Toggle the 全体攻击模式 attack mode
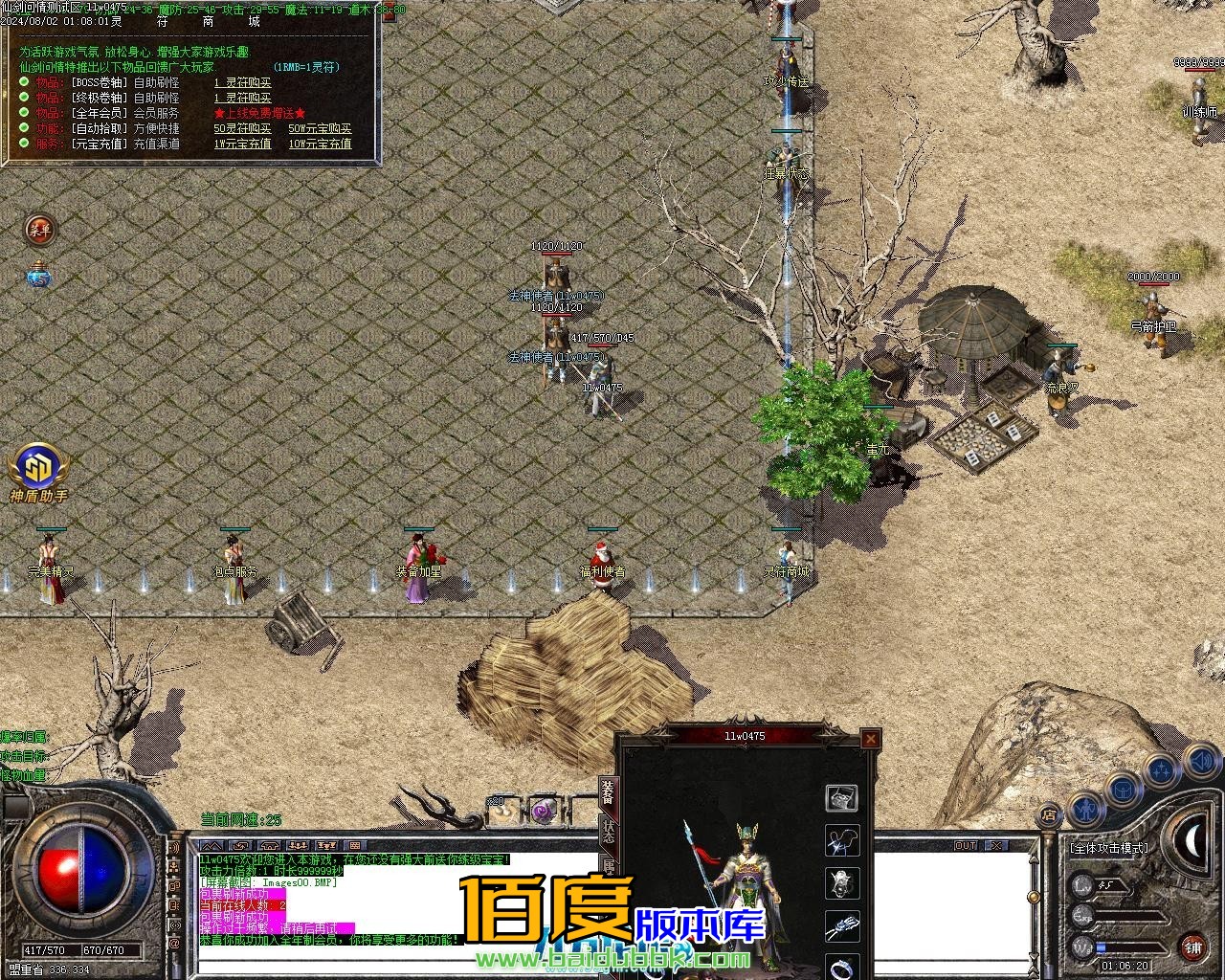1225x980 pixels. click(x=1108, y=848)
